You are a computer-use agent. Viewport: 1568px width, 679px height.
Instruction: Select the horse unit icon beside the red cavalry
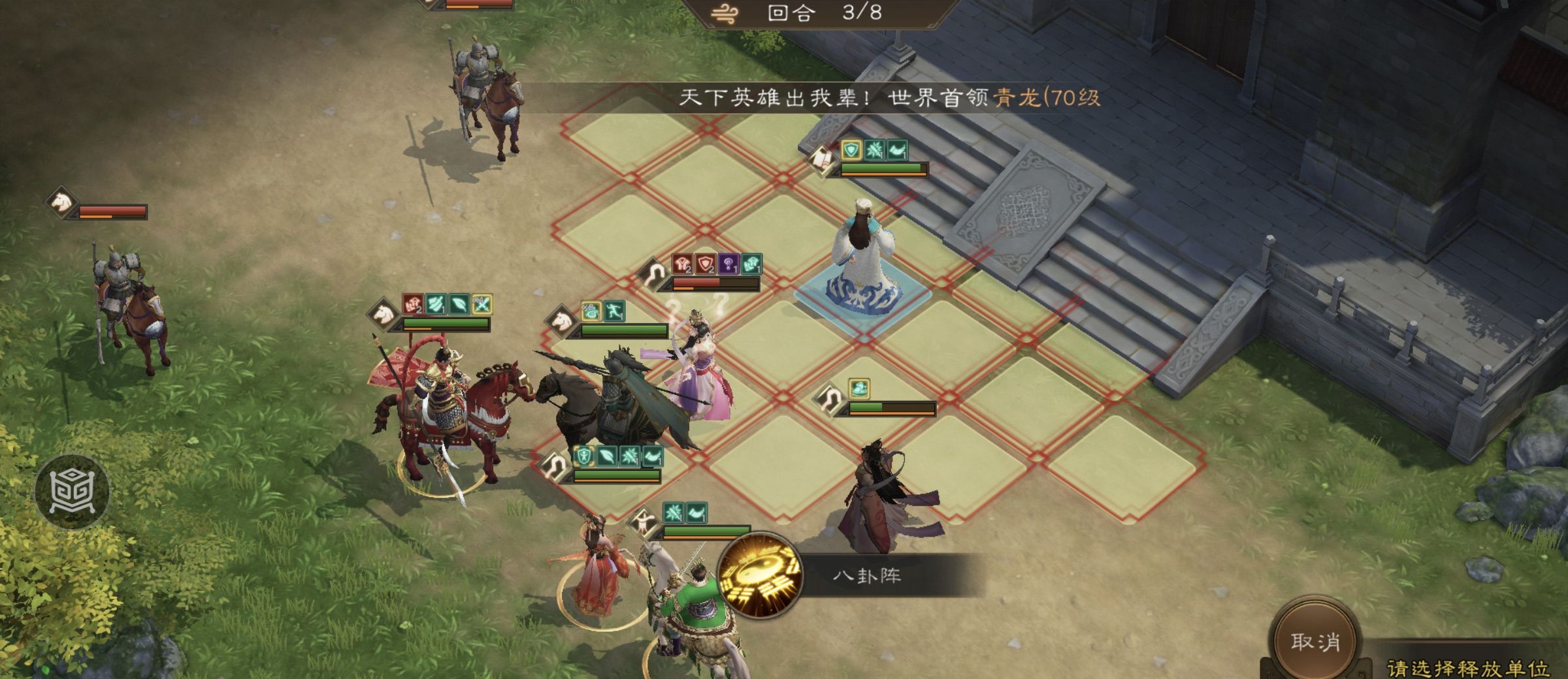(x=384, y=312)
